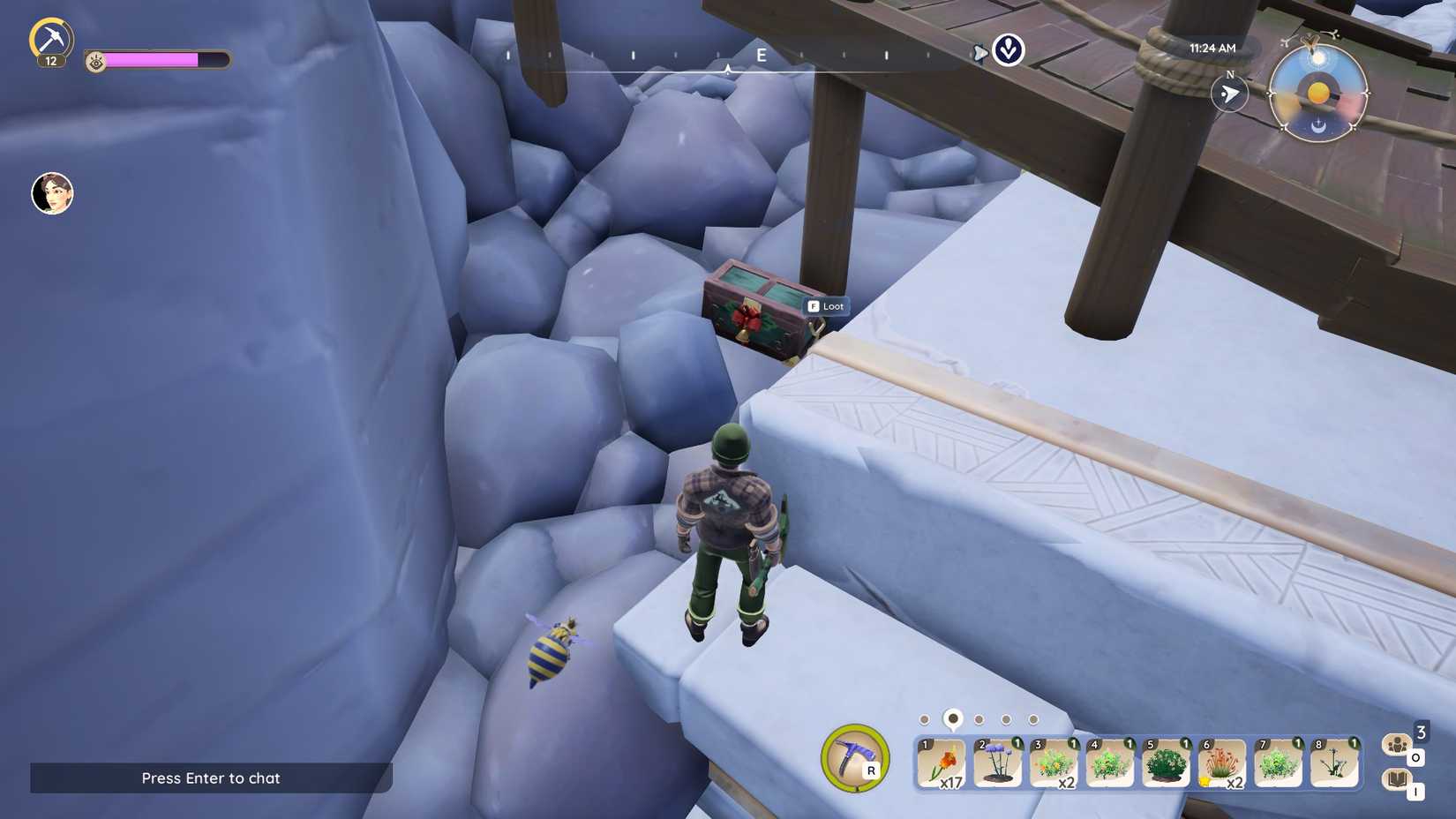Select the purple flower in hotbar slot 2
1456x819 pixels.
[999, 763]
